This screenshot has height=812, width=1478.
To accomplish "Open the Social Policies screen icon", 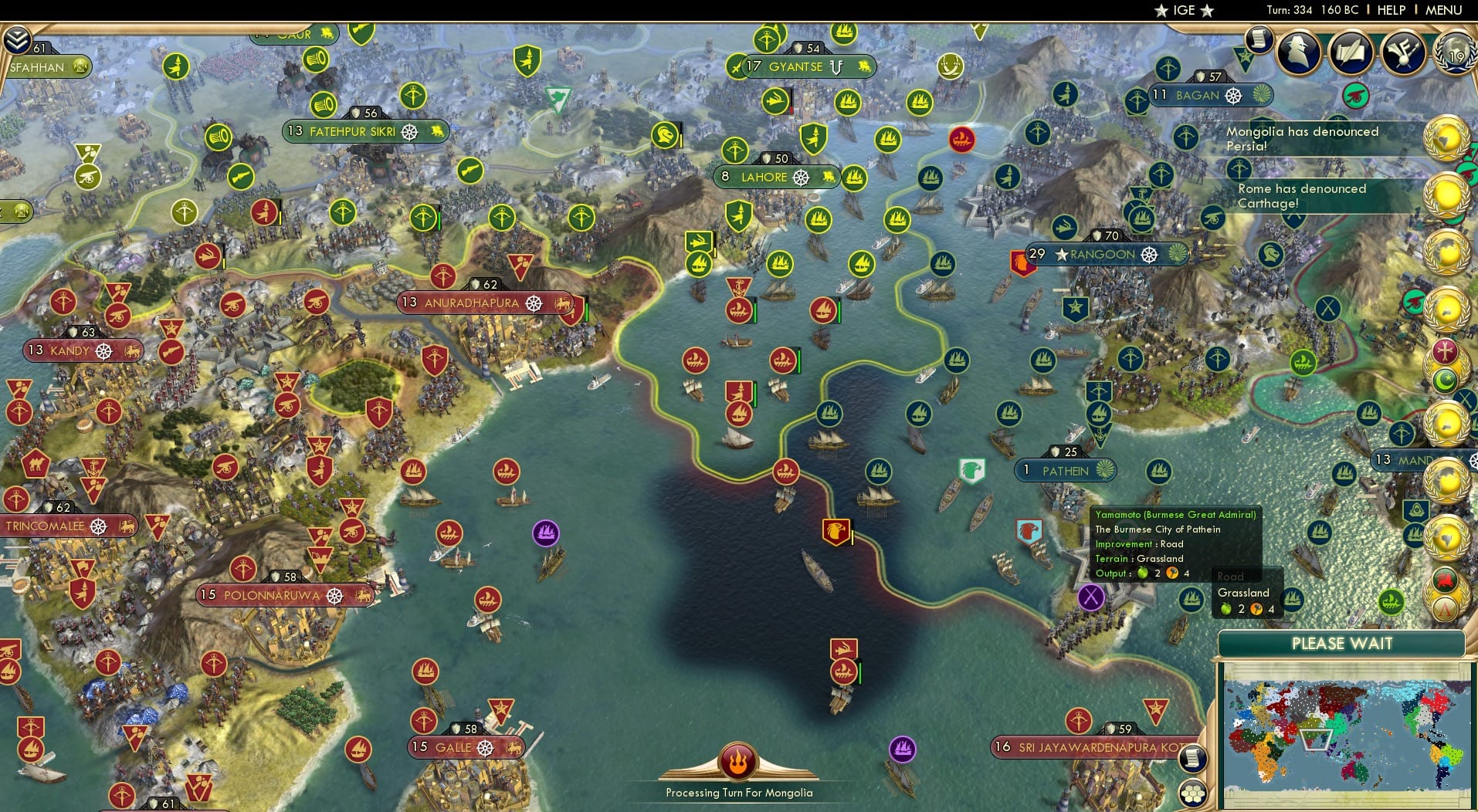I will [x=1352, y=52].
